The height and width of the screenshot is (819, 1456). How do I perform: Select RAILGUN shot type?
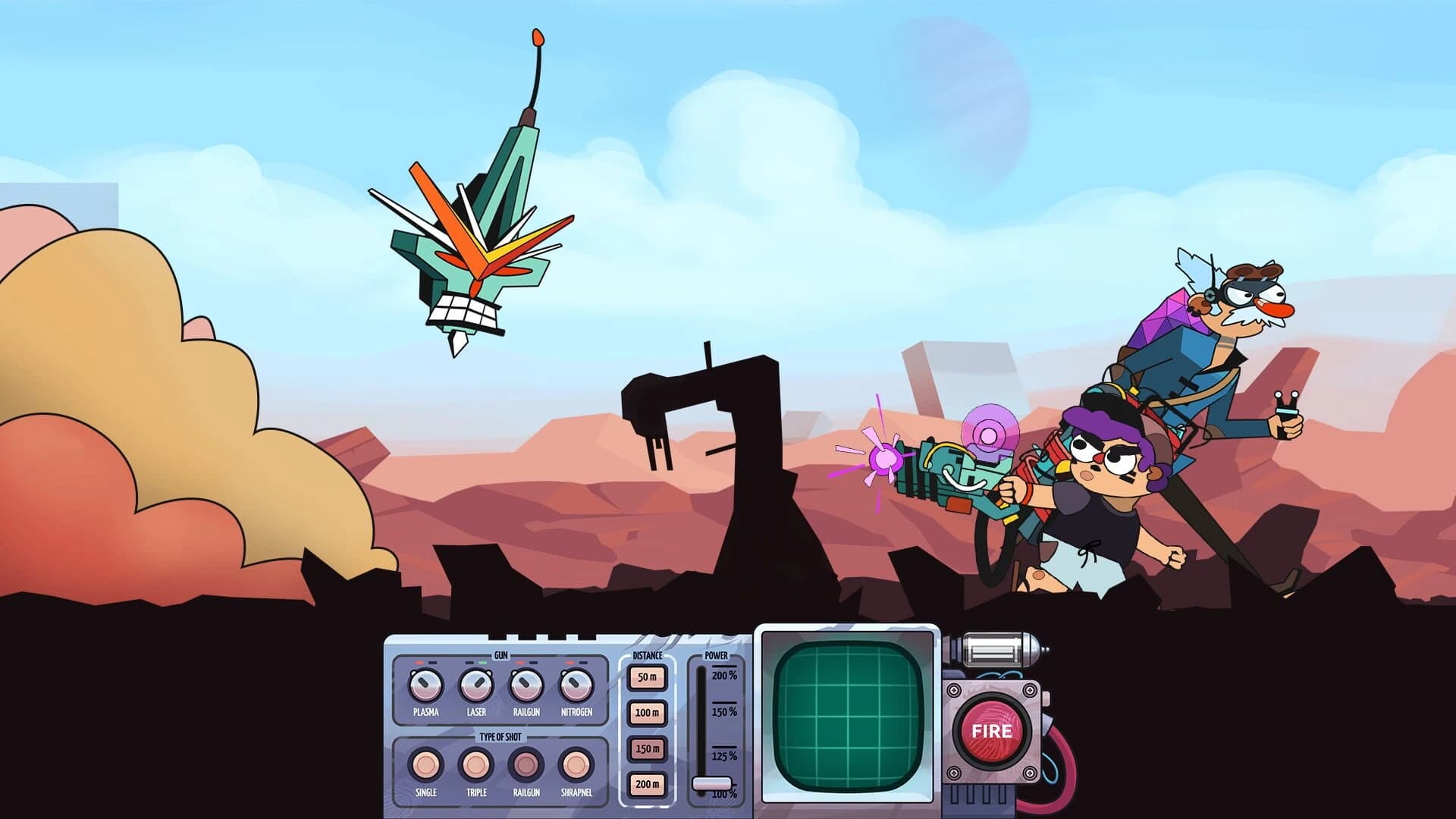pyautogui.click(x=527, y=764)
